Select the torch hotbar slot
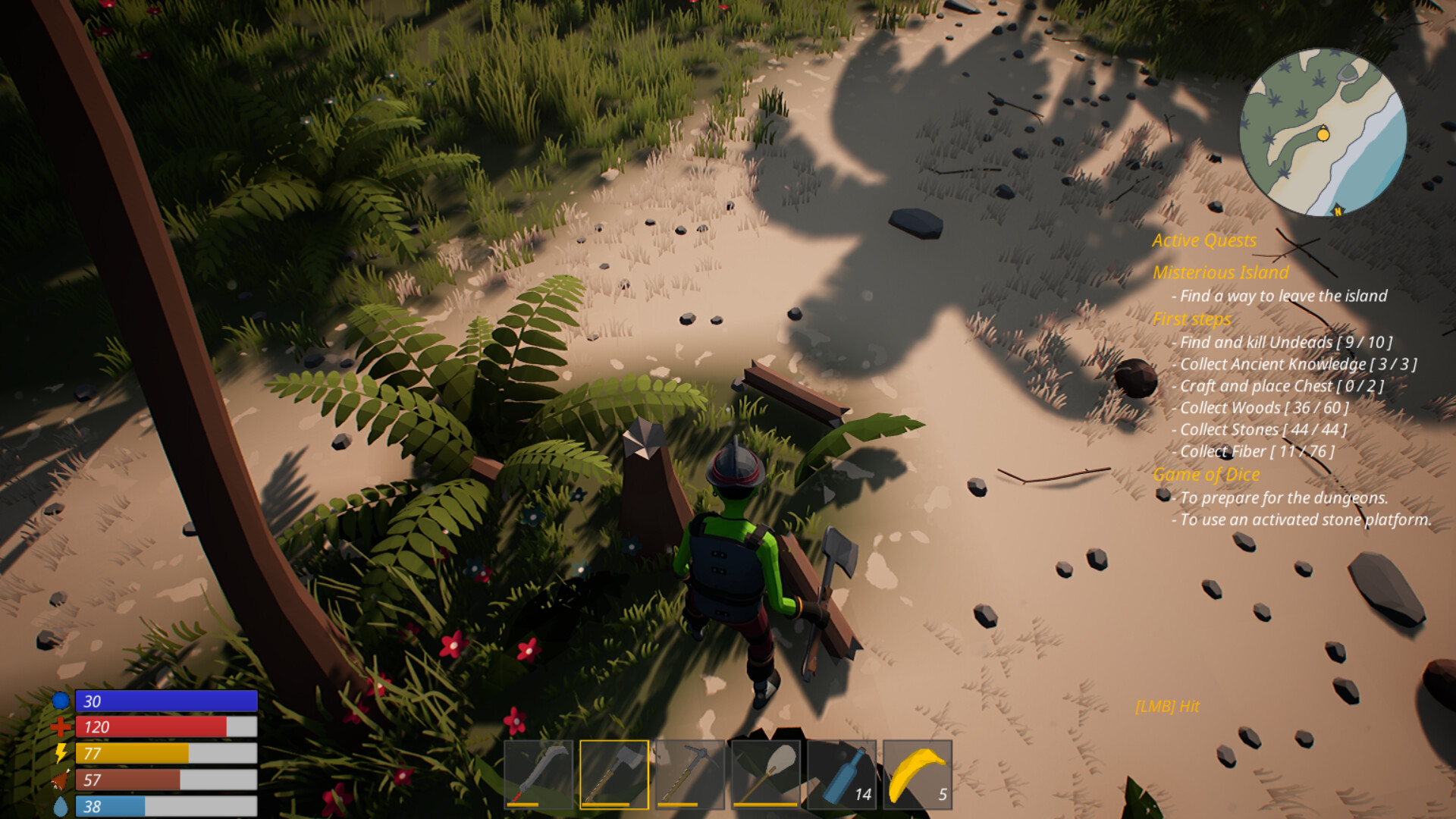The height and width of the screenshot is (819, 1456). [x=767, y=773]
